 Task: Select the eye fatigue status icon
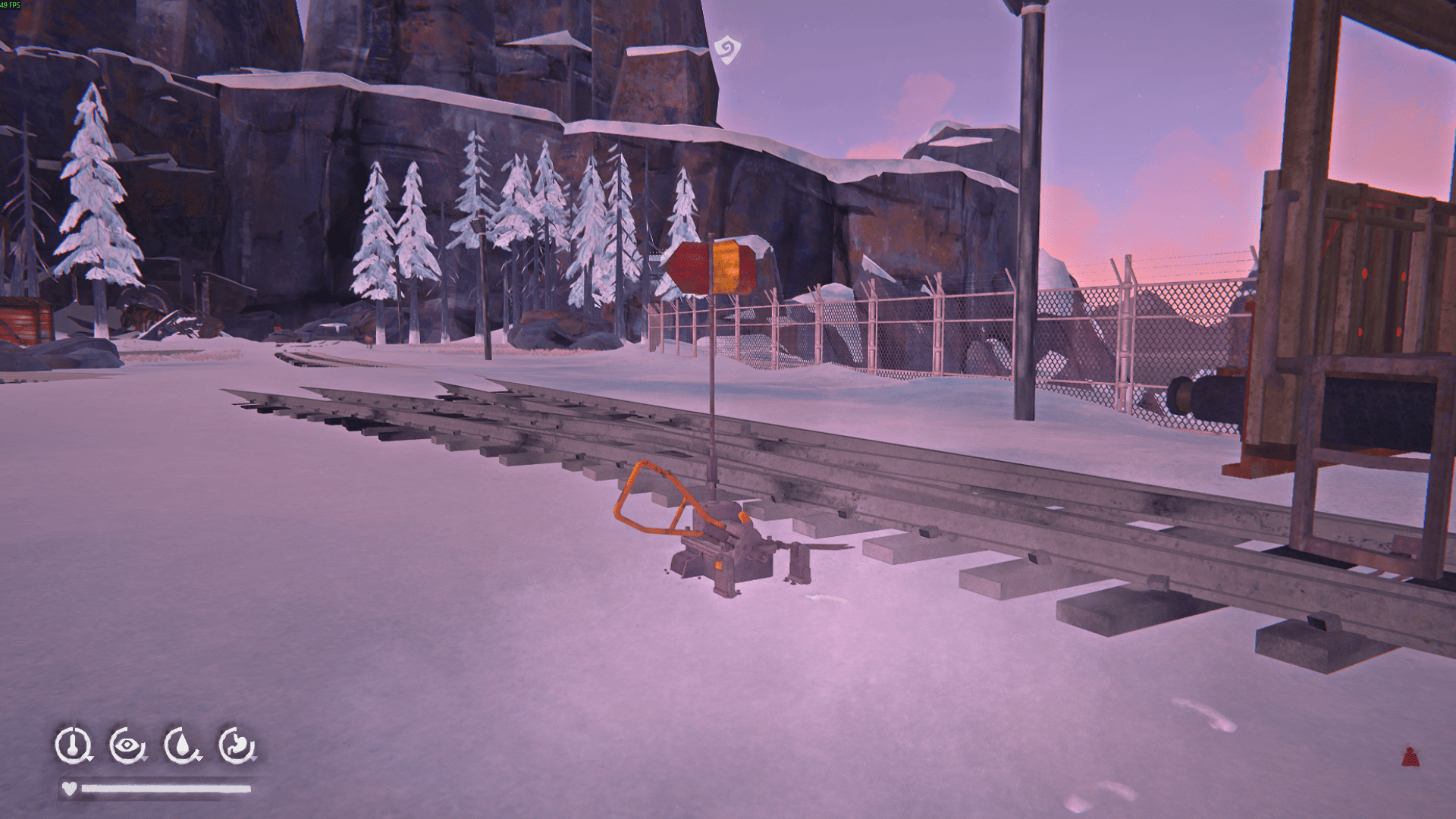(x=127, y=745)
